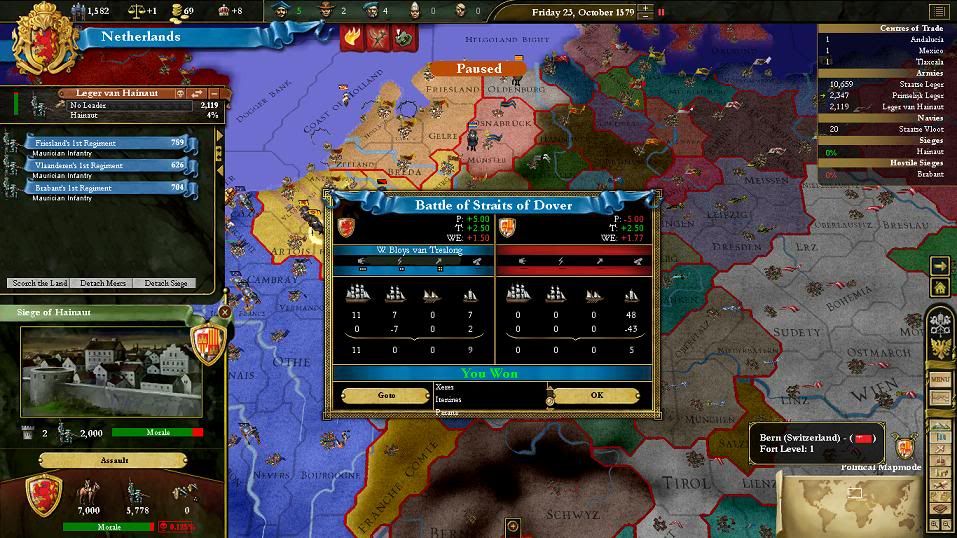Image resolution: width=957 pixels, height=538 pixels.
Task: Click the home capital button
Action: (938, 288)
